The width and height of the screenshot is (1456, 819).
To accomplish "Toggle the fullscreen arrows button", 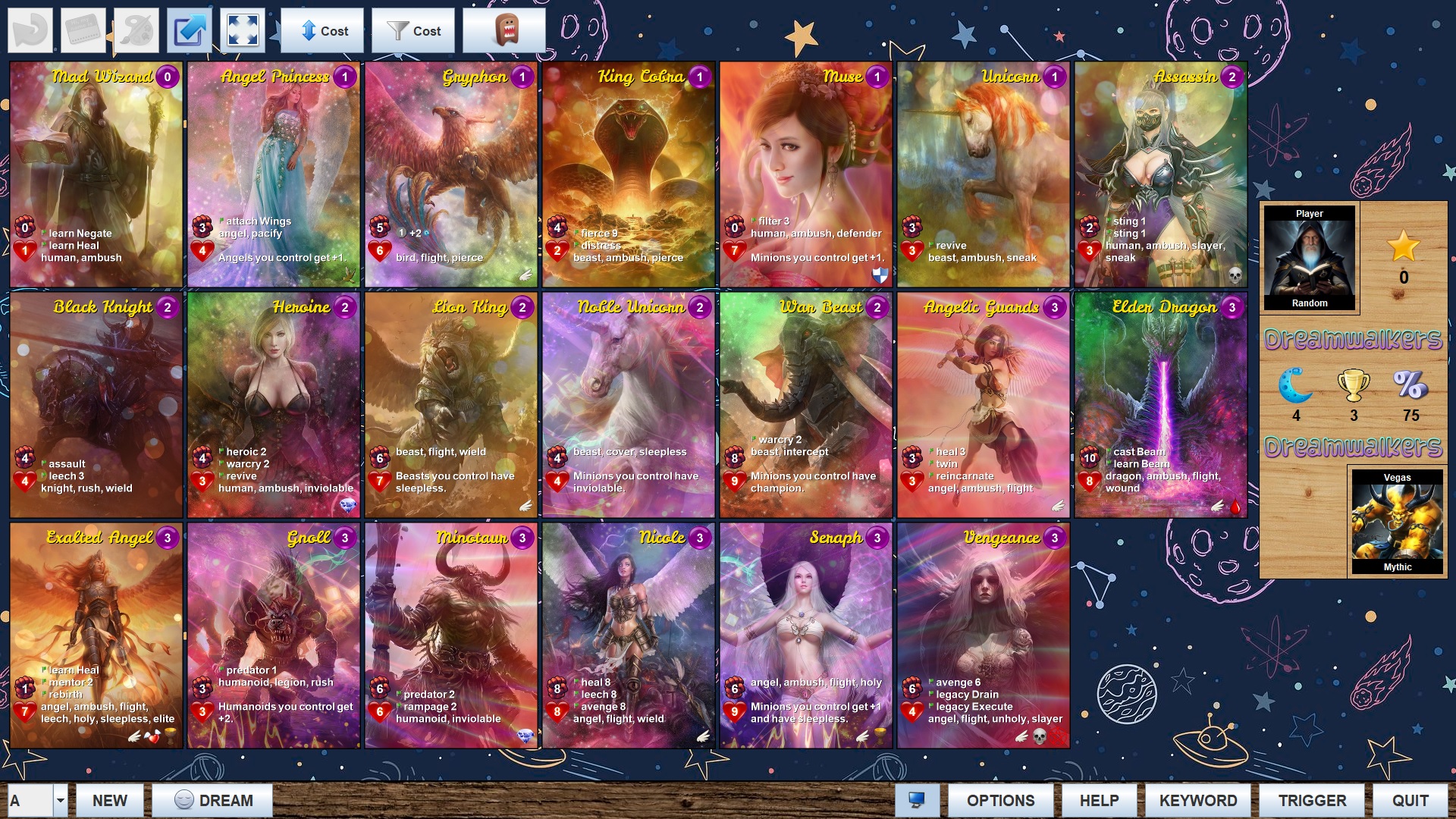I will [x=243, y=31].
